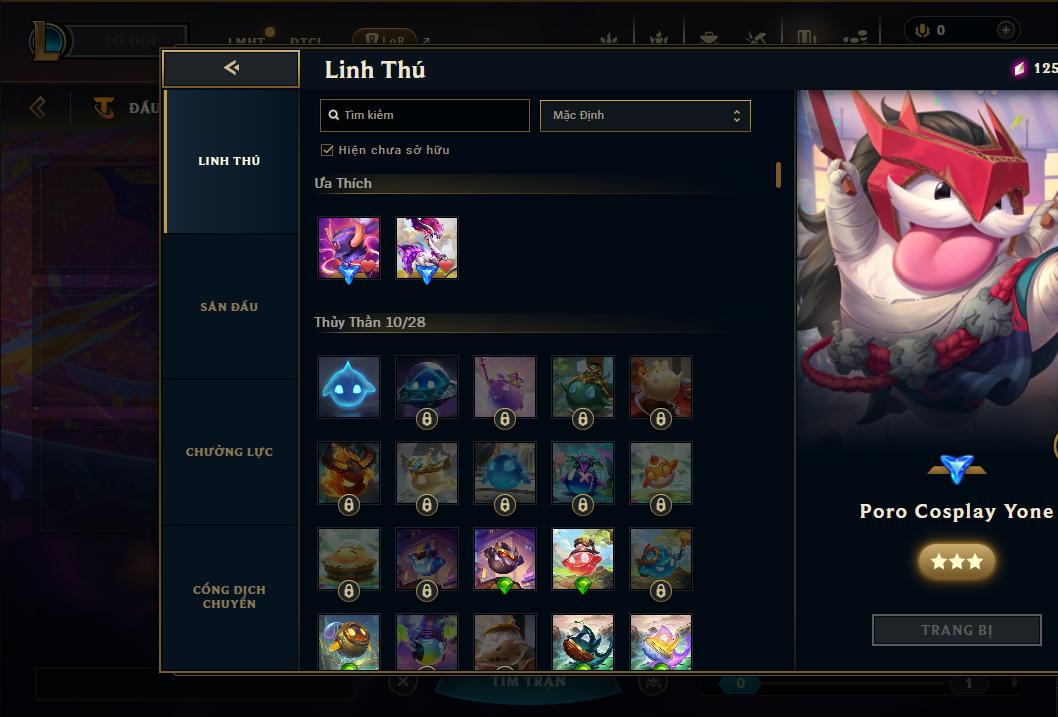
Task: Switch to the Linh Thú tab
Action: coord(229,161)
